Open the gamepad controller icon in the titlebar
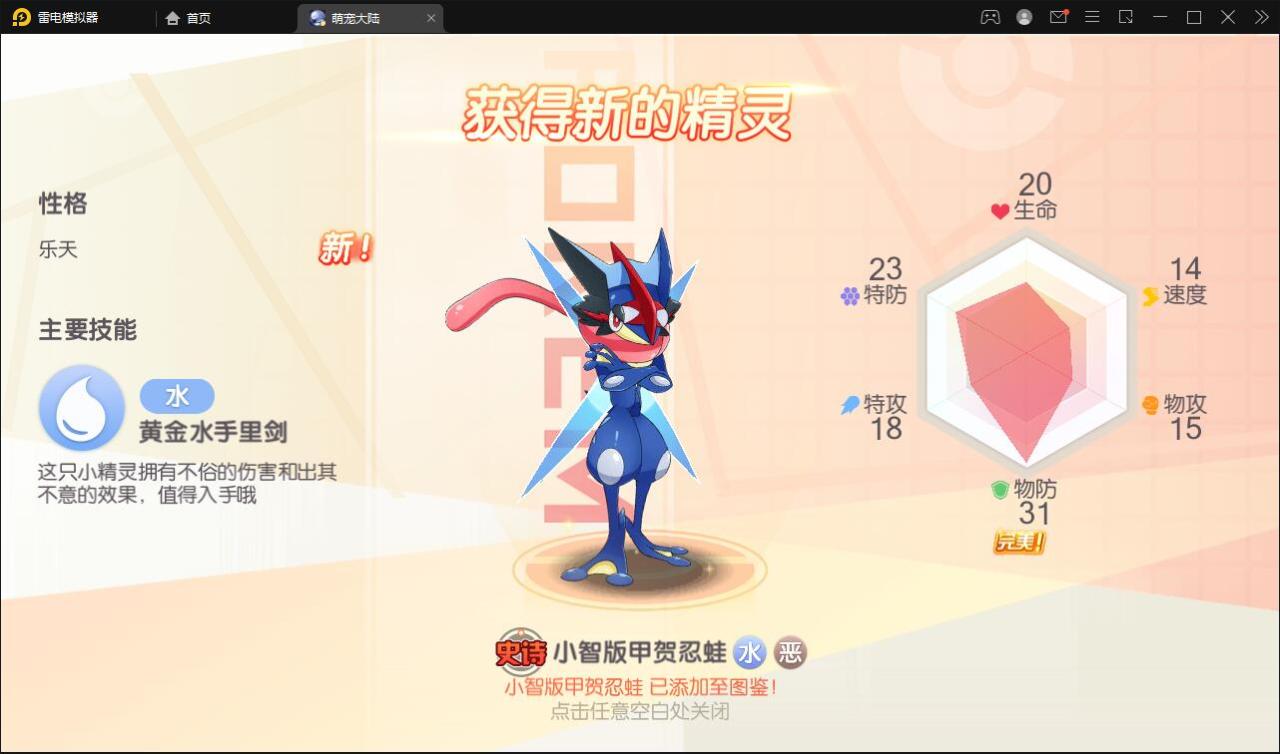This screenshot has height=754, width=1280. pos(990,17)
